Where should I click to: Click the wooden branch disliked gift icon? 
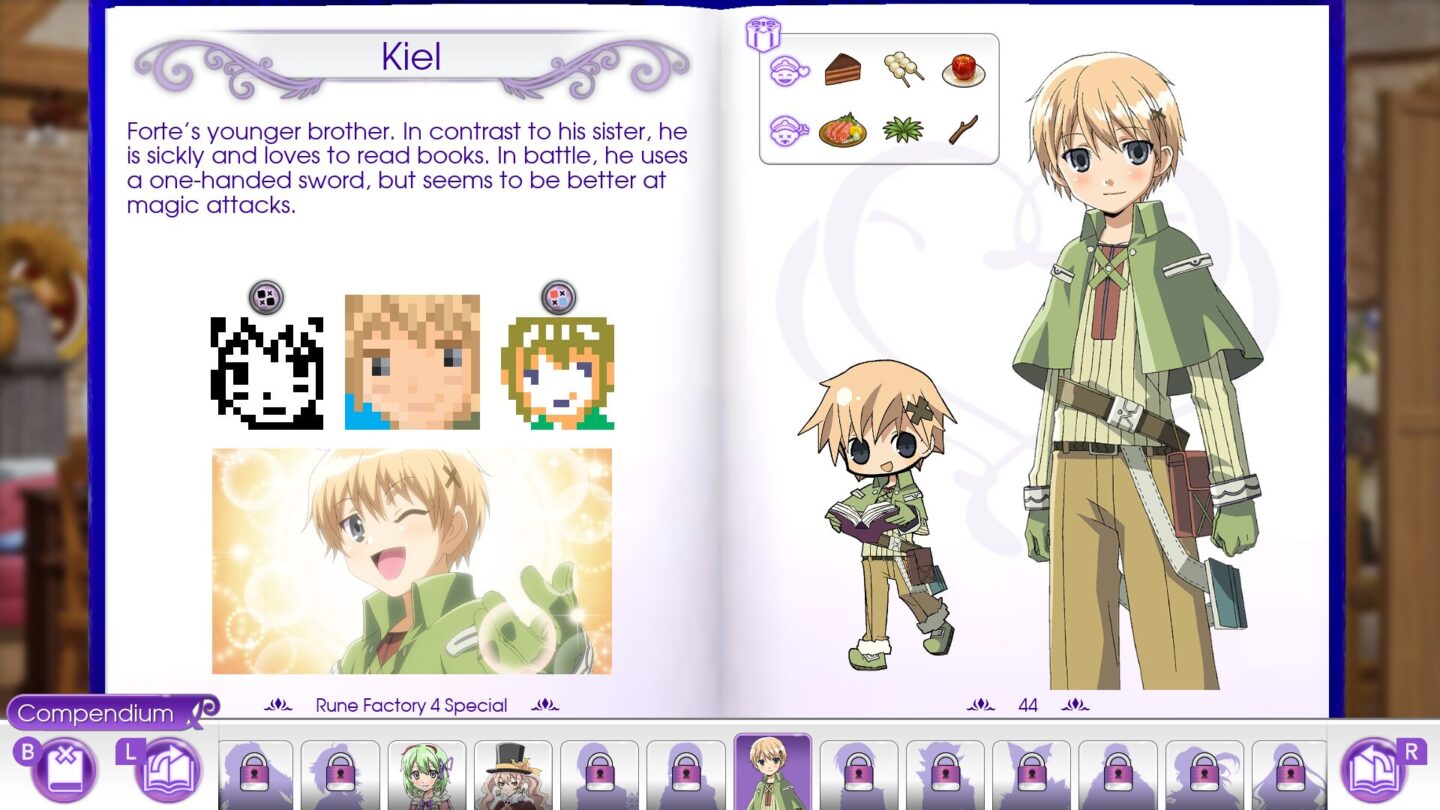[963, 131]
